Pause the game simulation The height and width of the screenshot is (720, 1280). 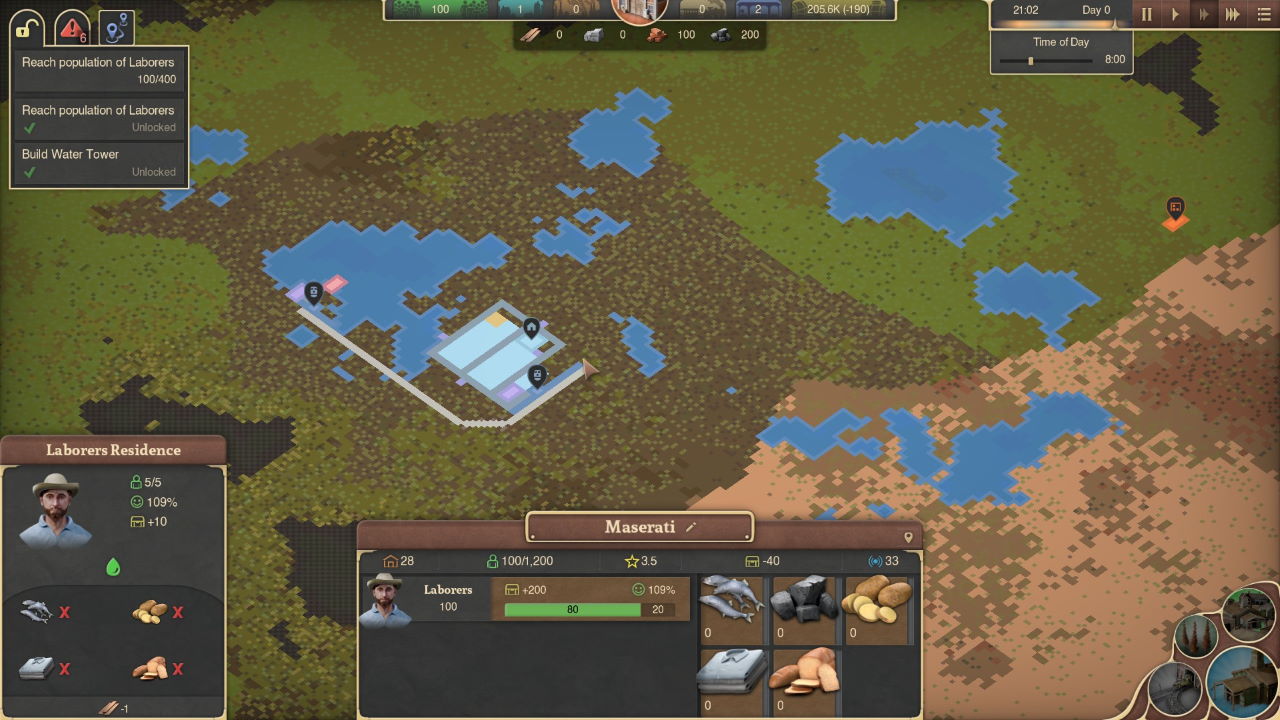(x=1147, y=14)
